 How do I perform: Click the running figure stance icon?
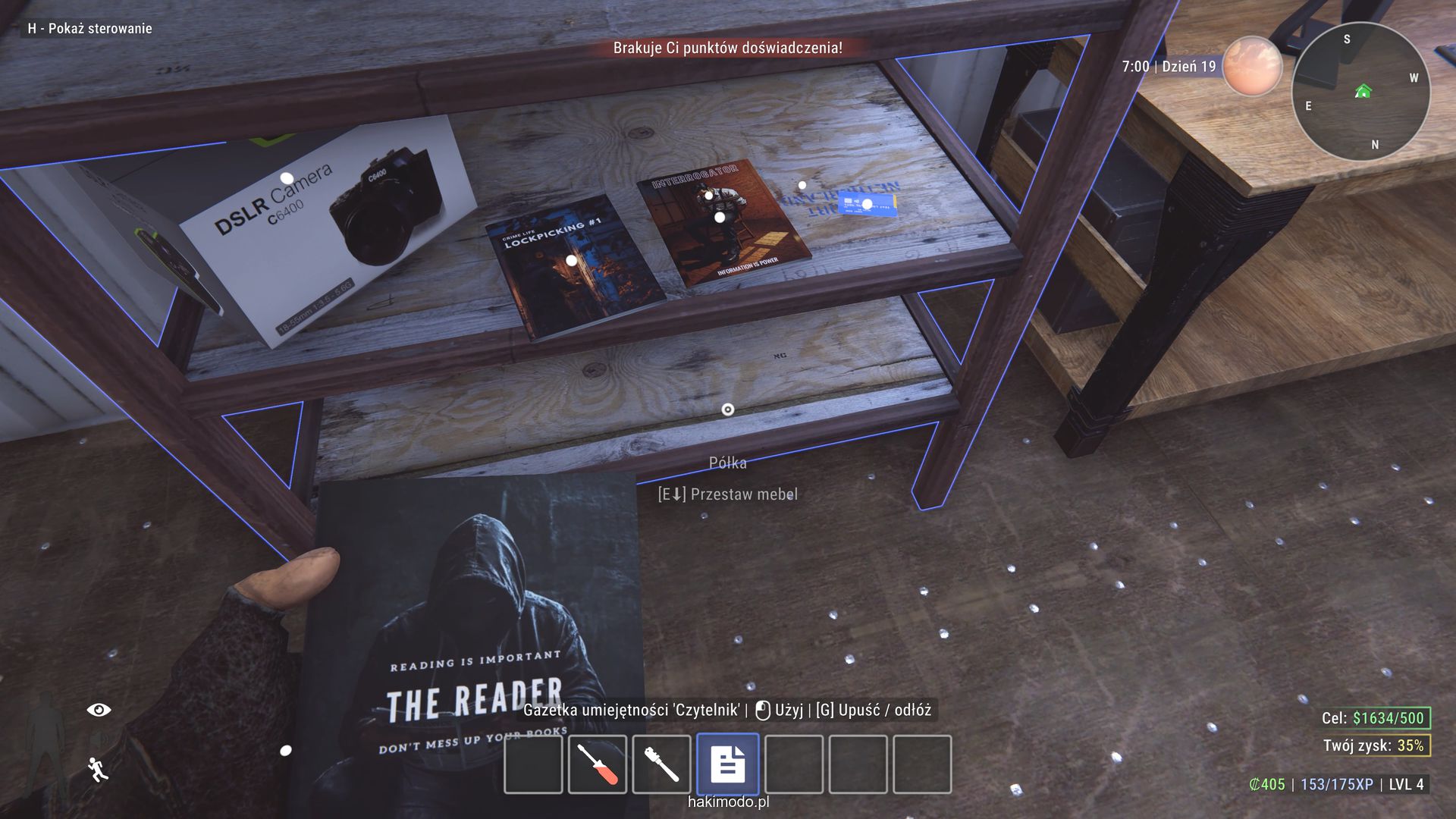tap(98, 769)
